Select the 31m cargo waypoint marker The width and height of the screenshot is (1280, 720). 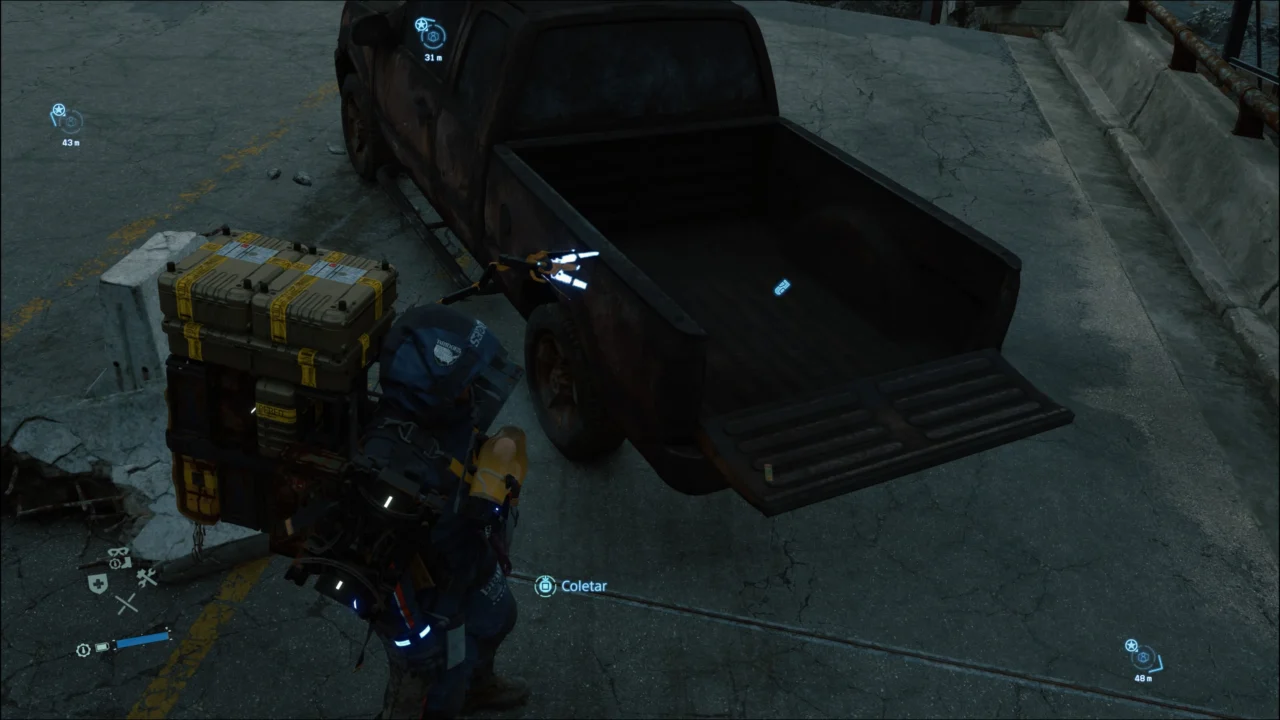[x=433, y=37]
